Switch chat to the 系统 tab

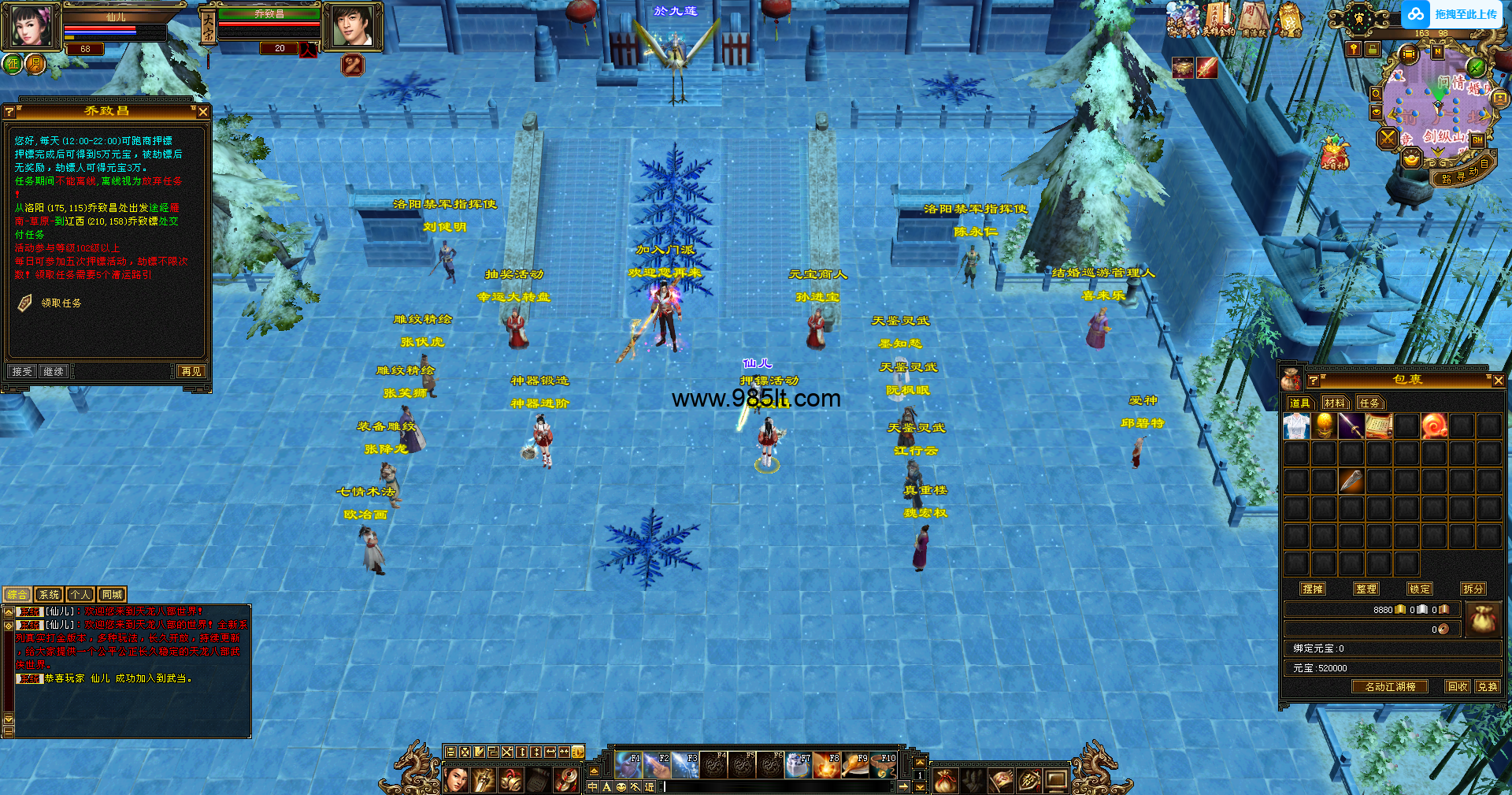[49, 595]
